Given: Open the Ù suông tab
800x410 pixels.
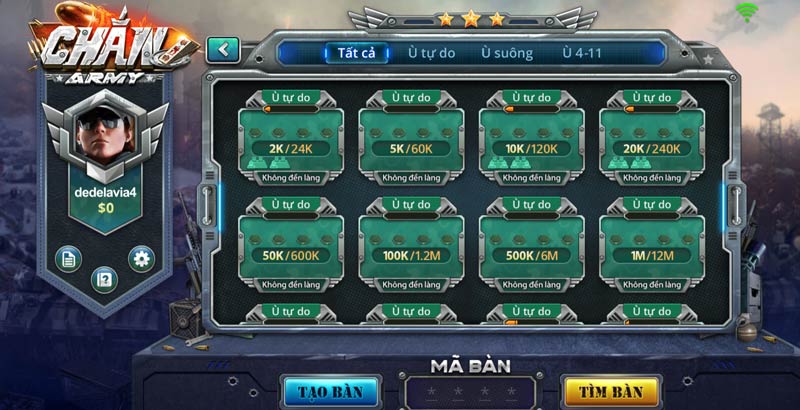Looking at the screenshot, I should (x=506, y=53).
